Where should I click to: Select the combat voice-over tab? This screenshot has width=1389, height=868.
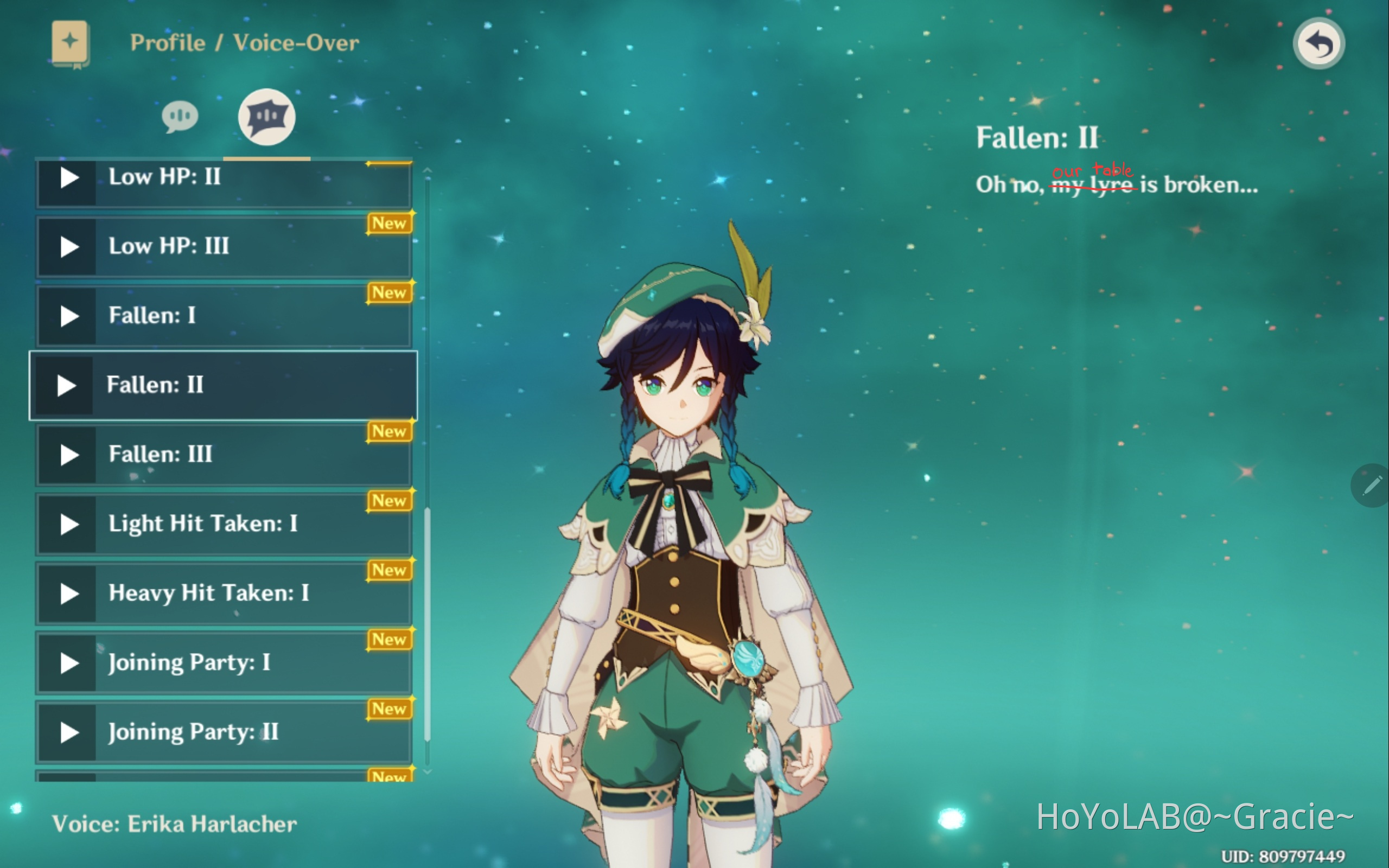(267, 117)
